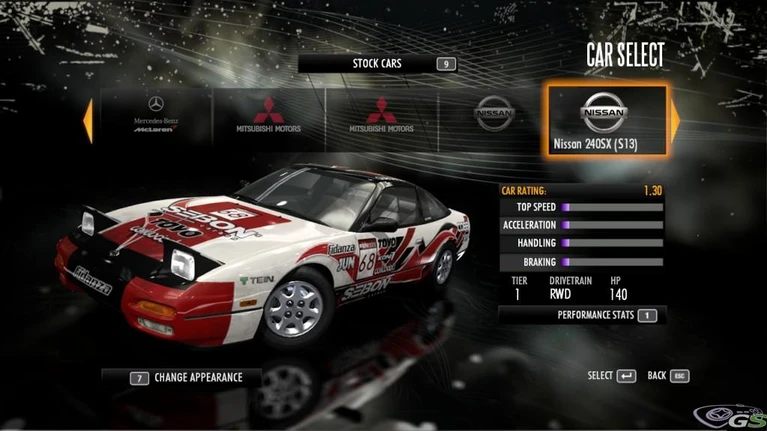Confirm the car with the Select button
This screenshot has width=767, height=431.
coord(611,376)
